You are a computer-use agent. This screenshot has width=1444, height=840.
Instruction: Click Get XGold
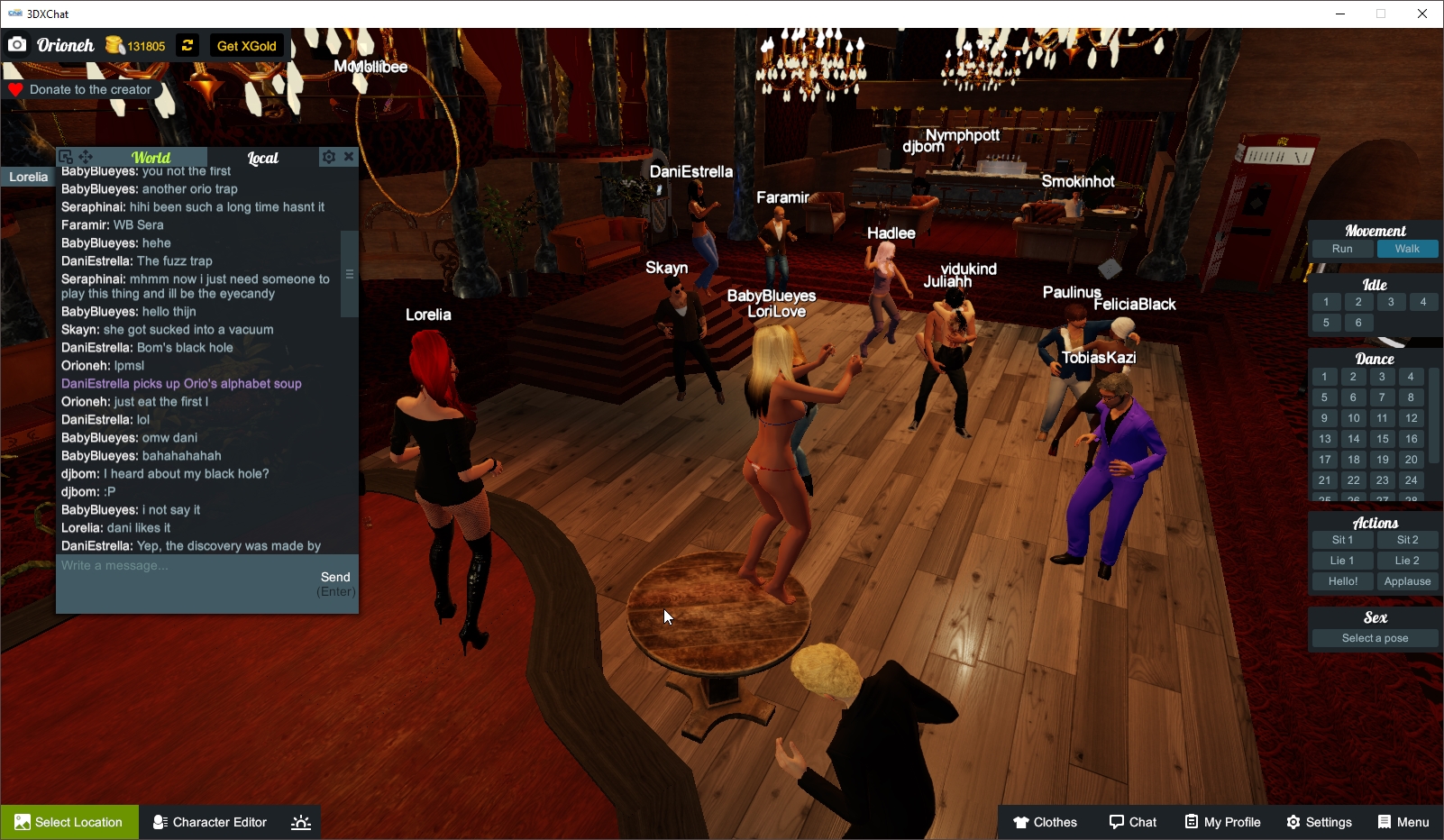click(246, 44)
